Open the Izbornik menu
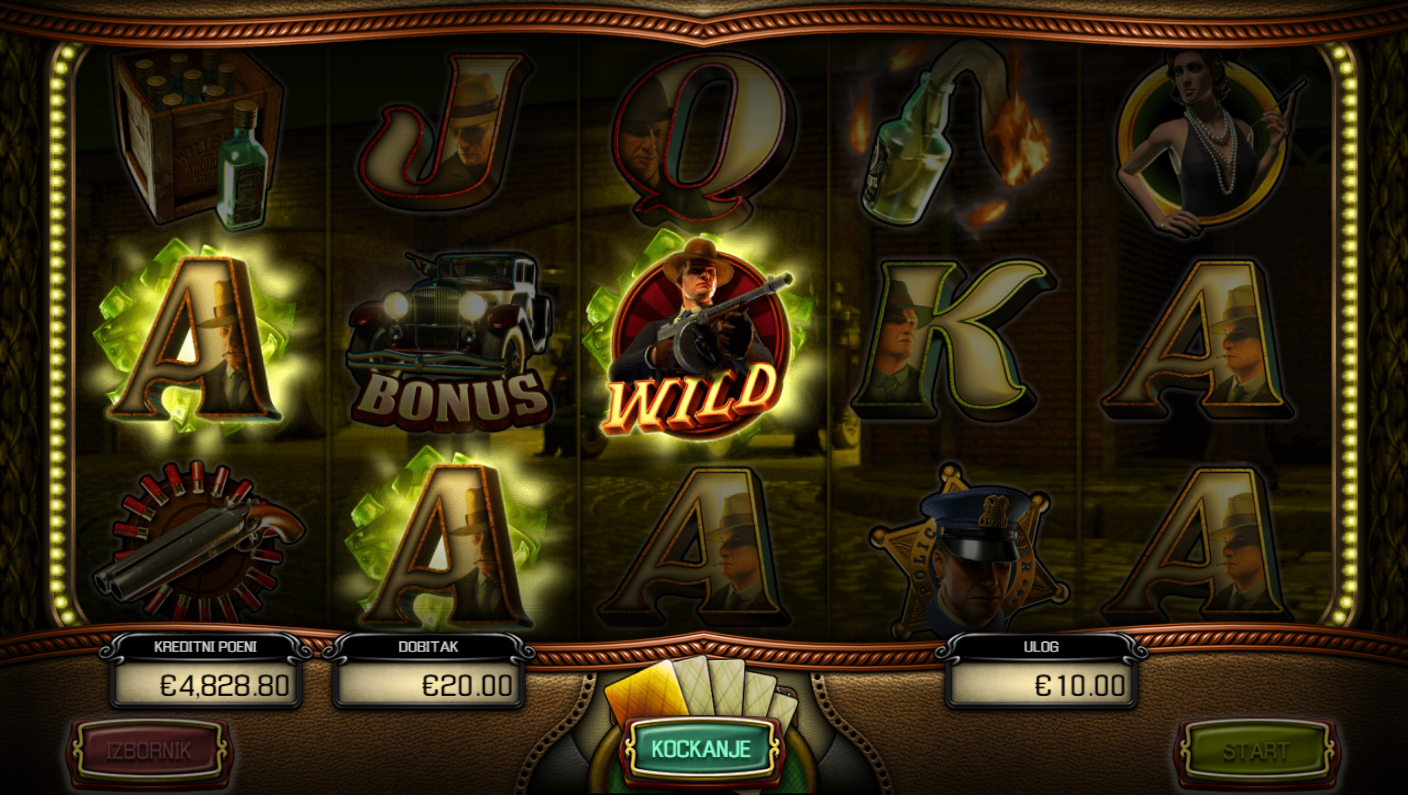The image size is (1408, 795). coord(149,750)
